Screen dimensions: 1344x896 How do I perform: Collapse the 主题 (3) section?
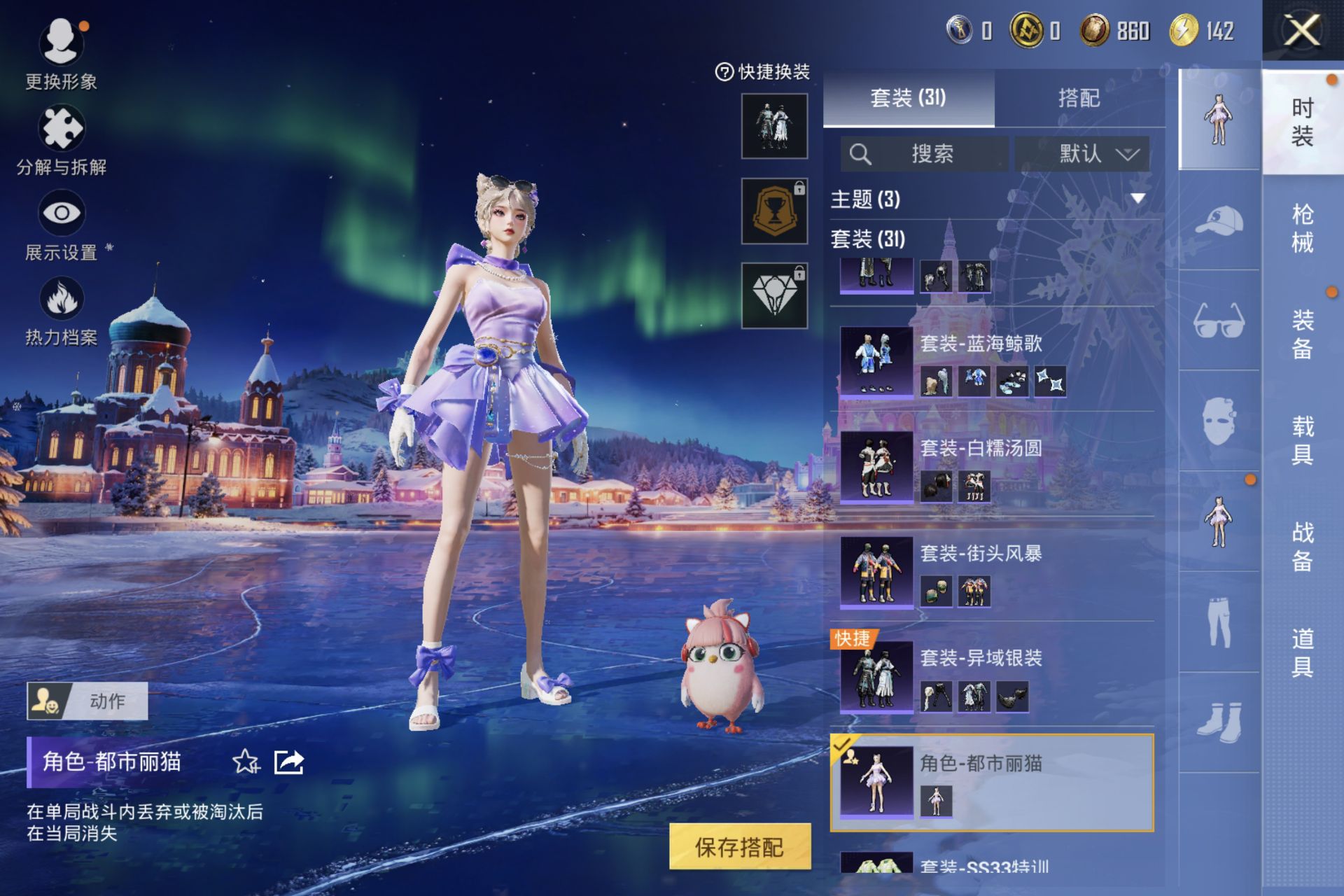point(1137,199)
